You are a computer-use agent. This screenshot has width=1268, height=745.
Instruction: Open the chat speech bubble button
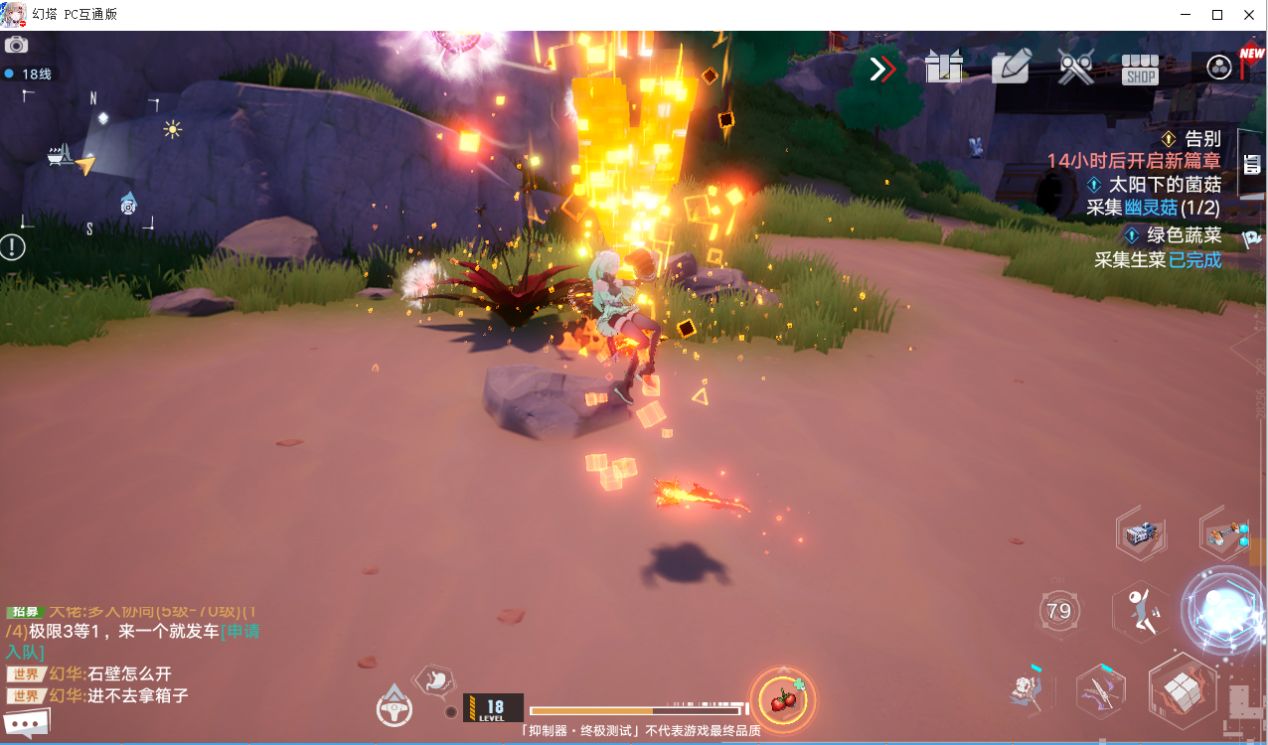27,722
